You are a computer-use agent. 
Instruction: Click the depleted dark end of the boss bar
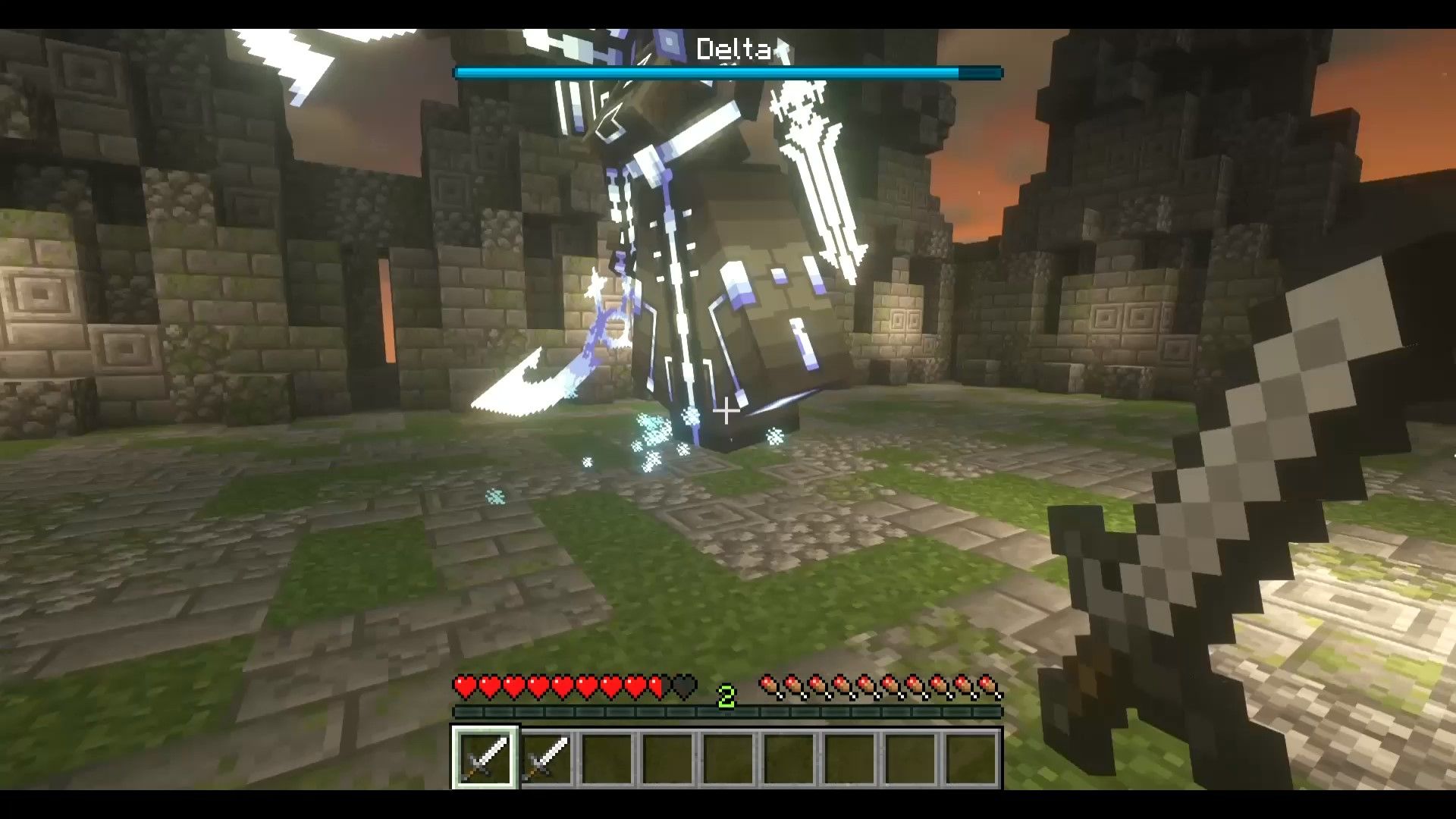(x=981, y=73)
